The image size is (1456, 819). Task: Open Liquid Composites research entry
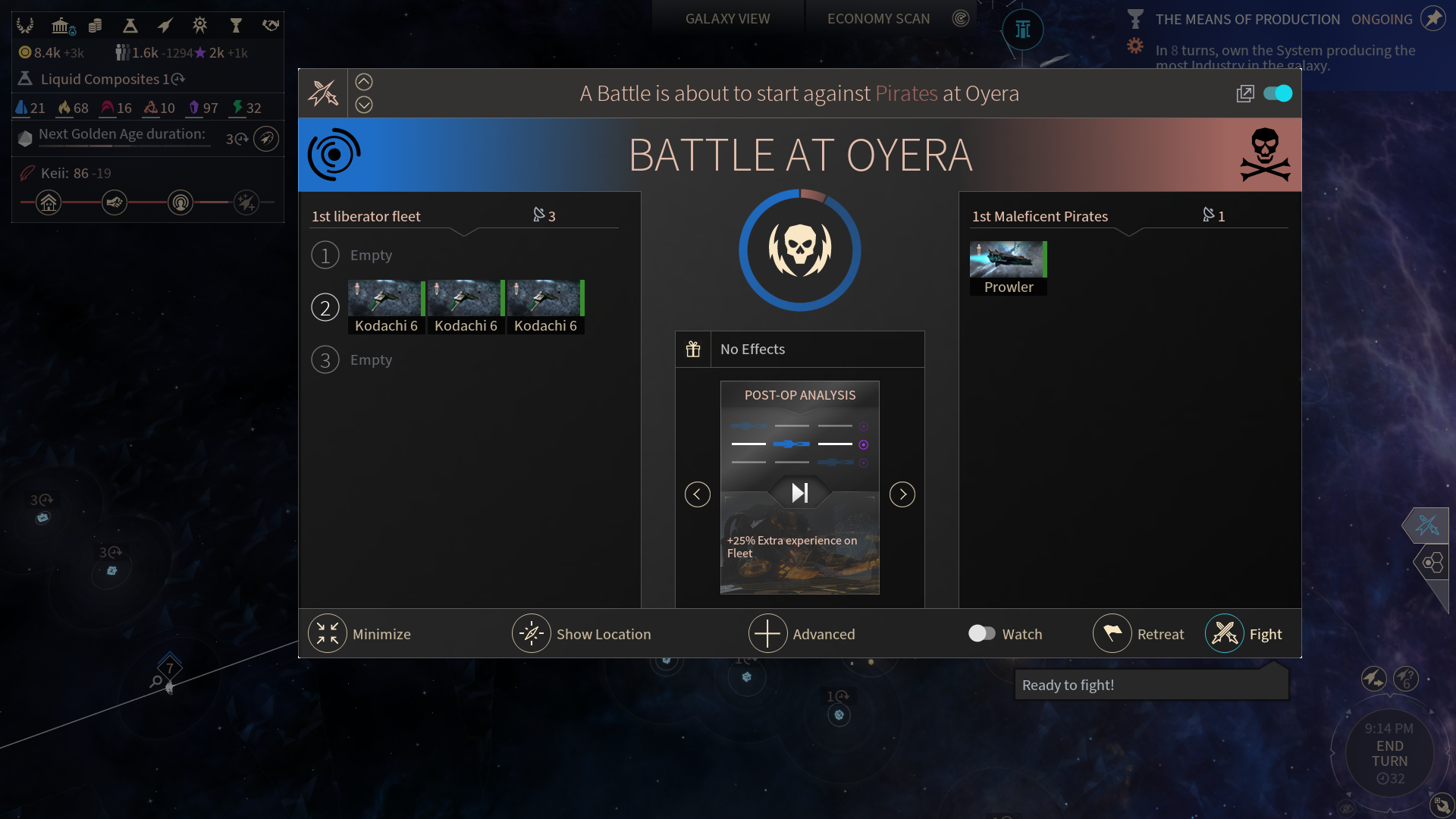101,79
